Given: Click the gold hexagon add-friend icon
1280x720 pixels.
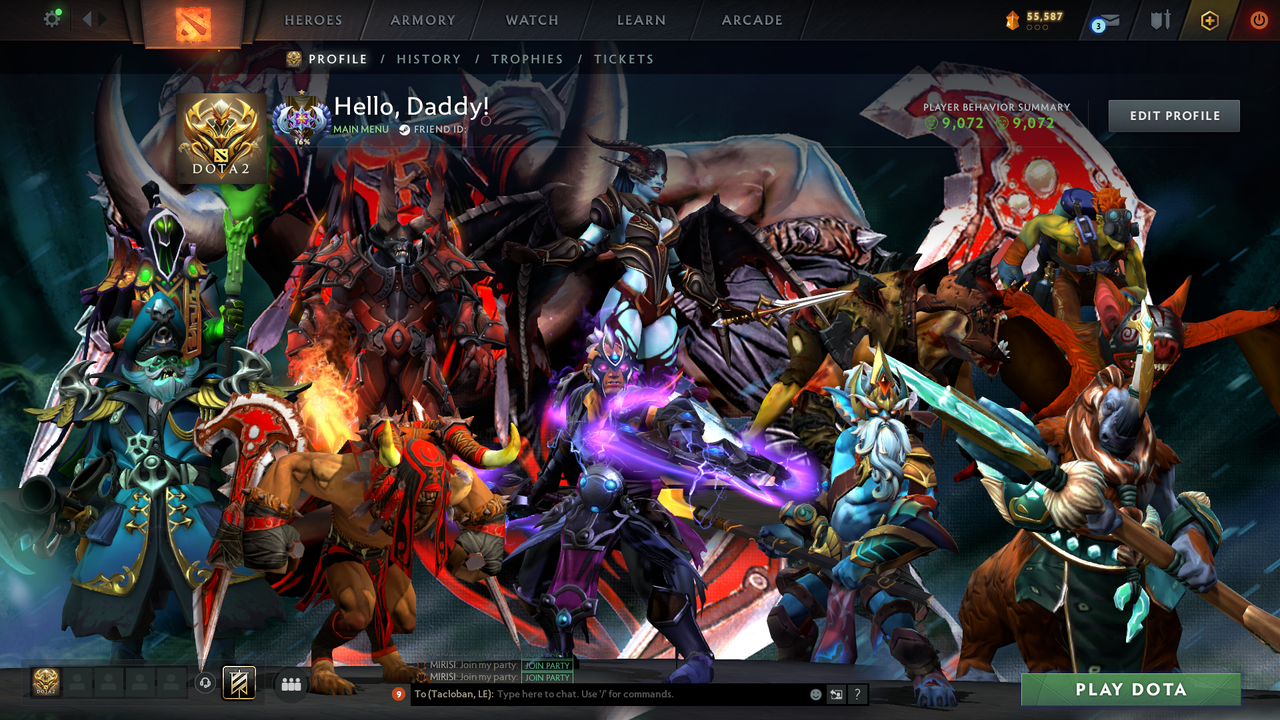Looking at the screenshot, I should pyautogui.click(x=1210, y=17).
